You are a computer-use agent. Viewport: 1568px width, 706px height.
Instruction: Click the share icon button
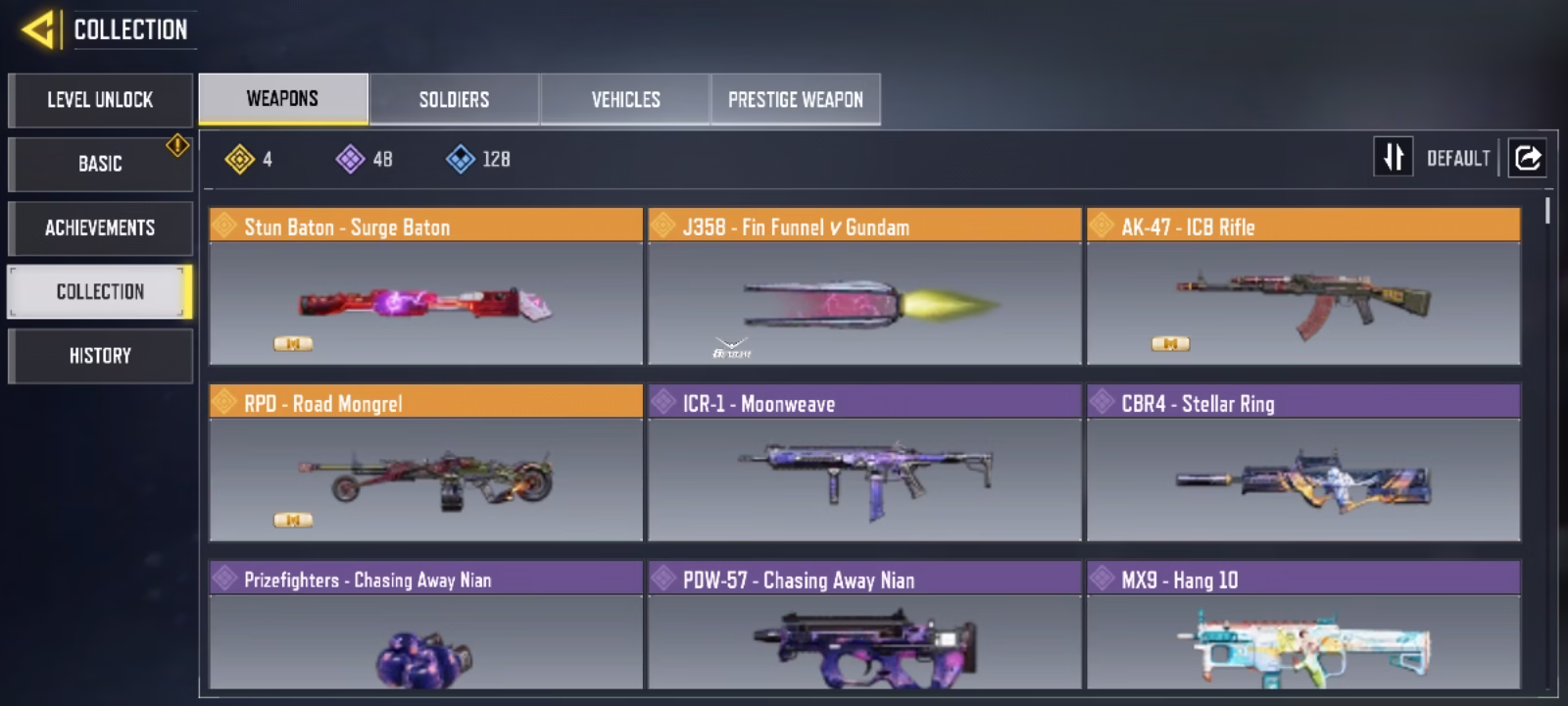[x=1527, y=157]
